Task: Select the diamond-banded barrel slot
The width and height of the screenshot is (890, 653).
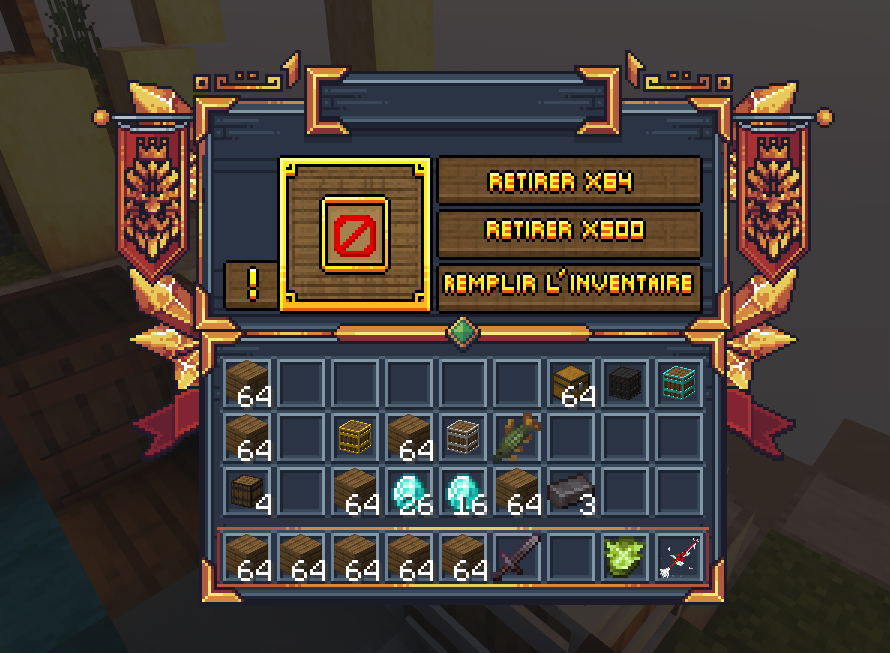Action: (679, 383)
